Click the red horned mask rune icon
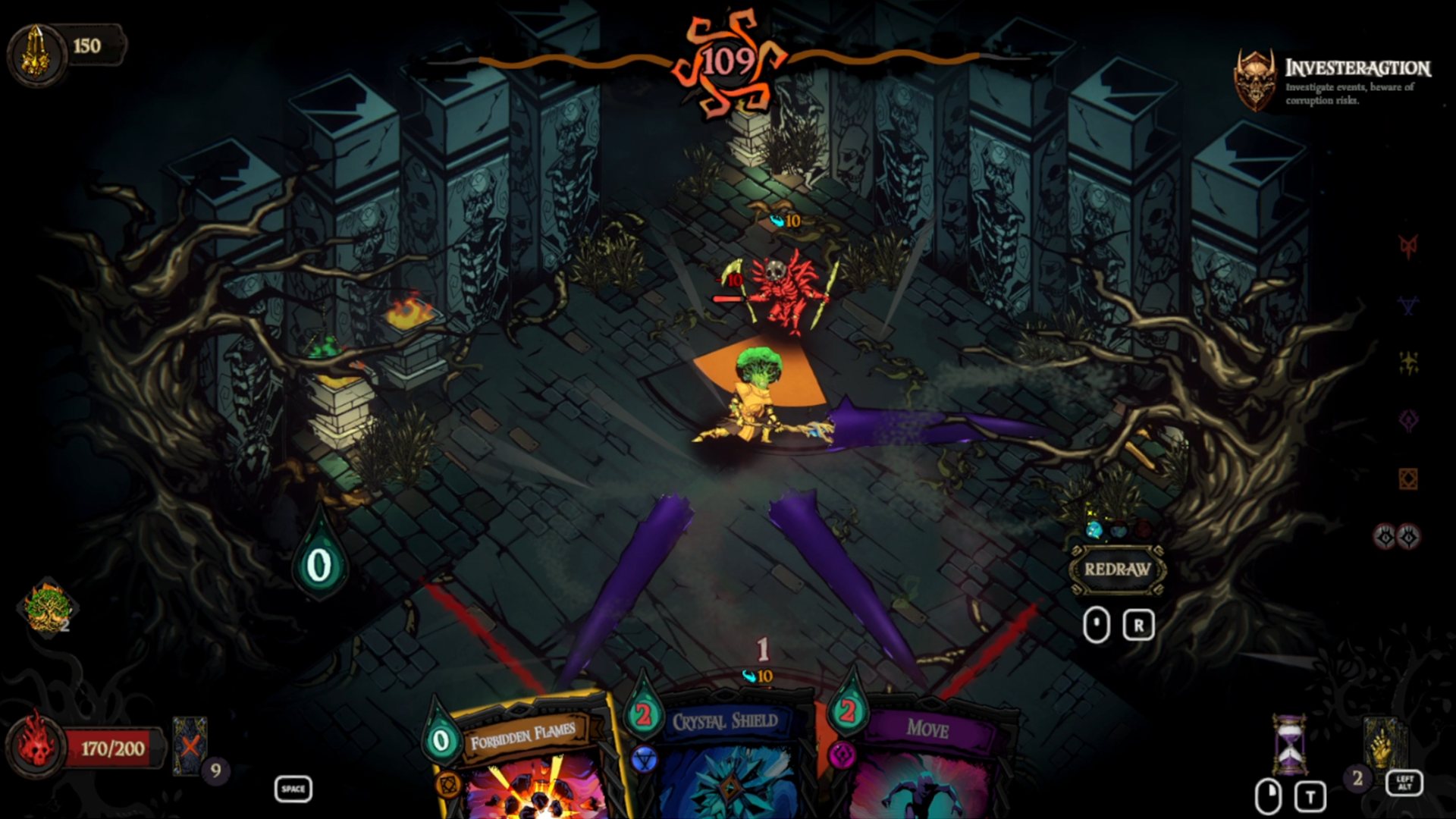Image resolution: width=1456 pixels, height=819 pixels. pyautogui.click(x=1408, y=246)
